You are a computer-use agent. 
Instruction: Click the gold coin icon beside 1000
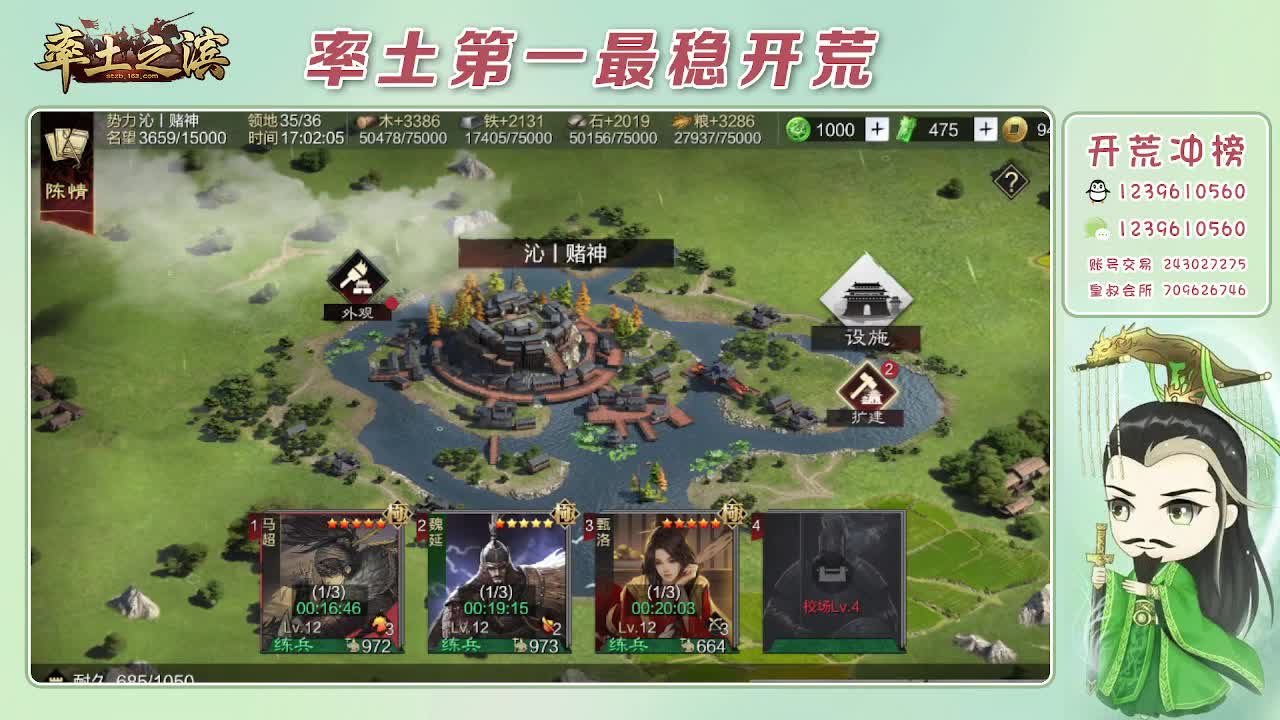point(799,130)
